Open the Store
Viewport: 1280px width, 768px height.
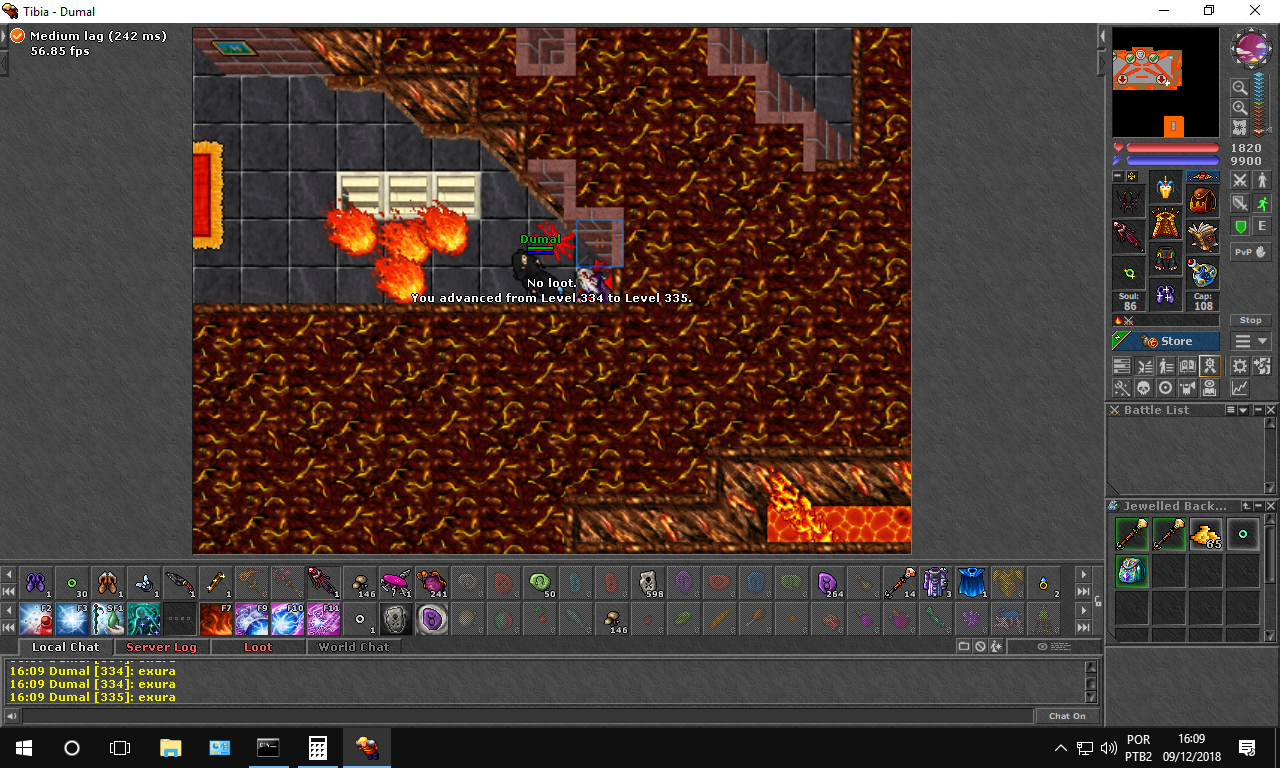1166,341
